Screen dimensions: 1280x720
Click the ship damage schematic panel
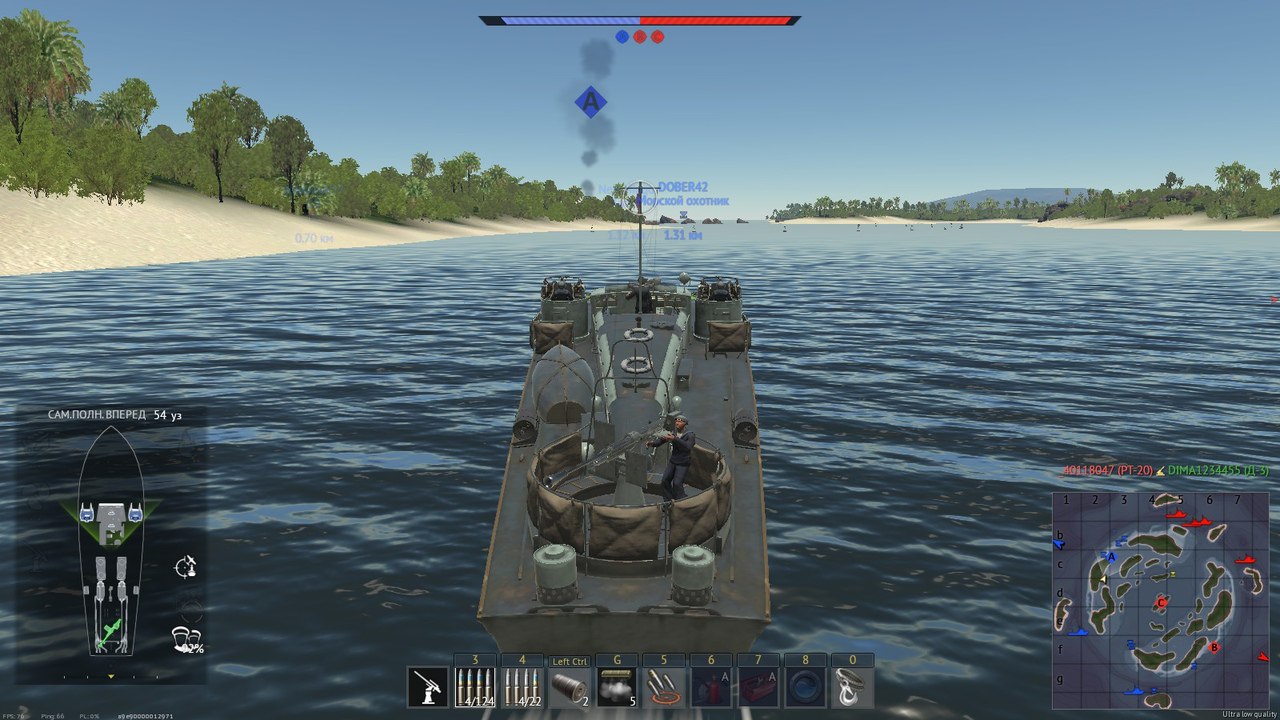(x=111, y=545)
